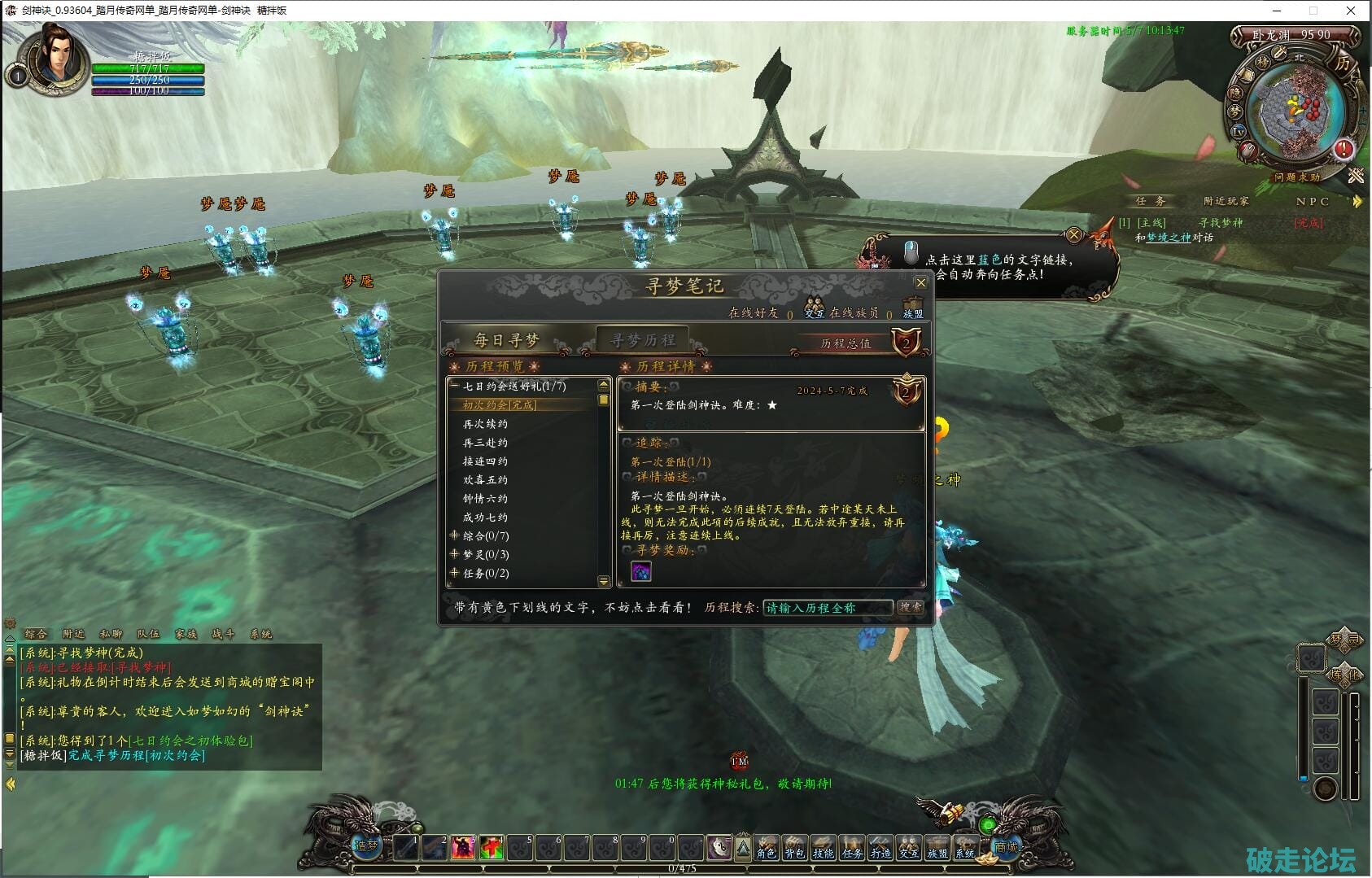Screen dimensions: 1372x878
Task: Switch to the 每日寻梦 tab
Action: (x=506, y=340)
